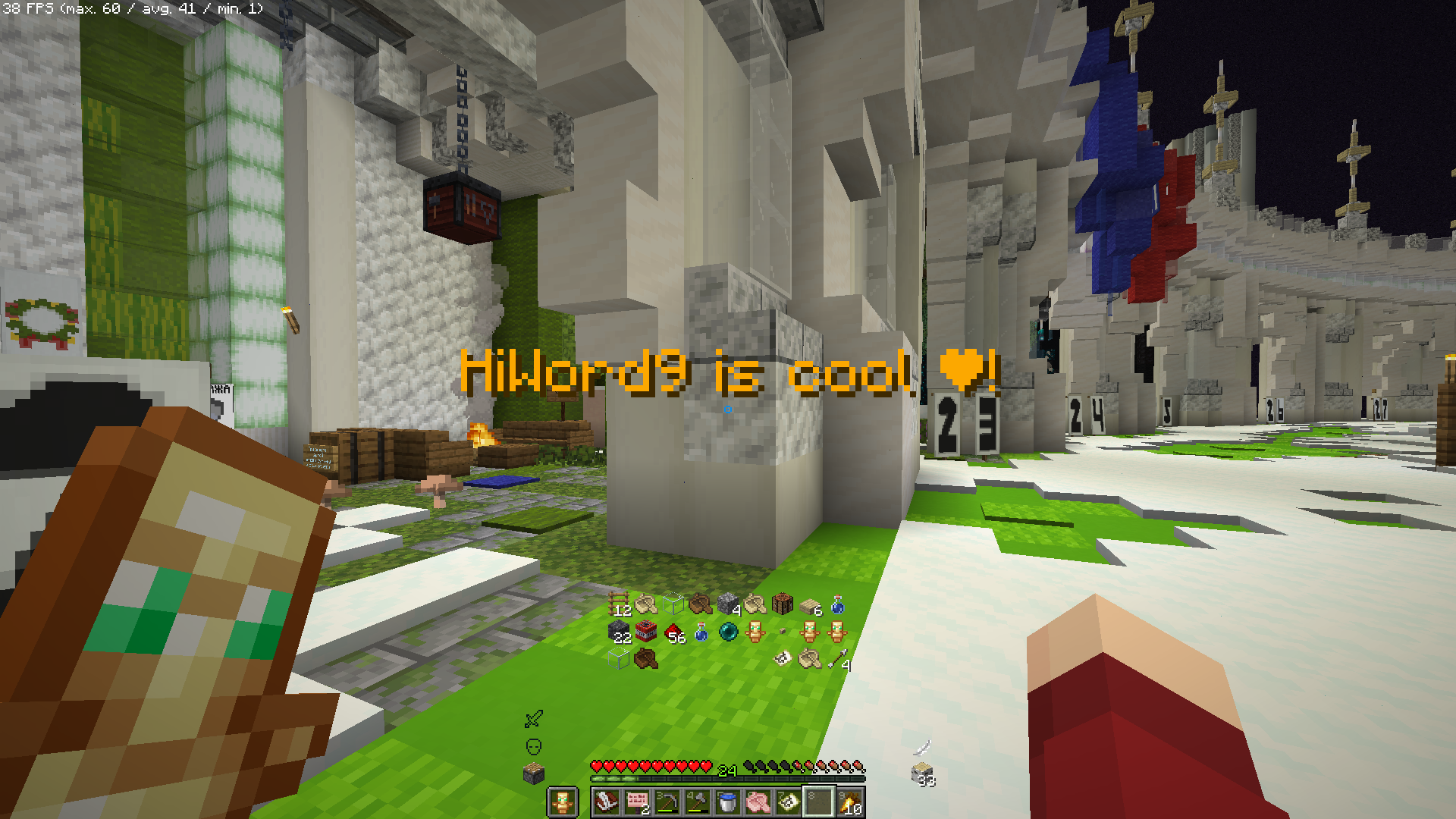Click the leftmost heart in the health bar
The width and height of the screenshot is (1456, 819).
click(x=597, y=767)
